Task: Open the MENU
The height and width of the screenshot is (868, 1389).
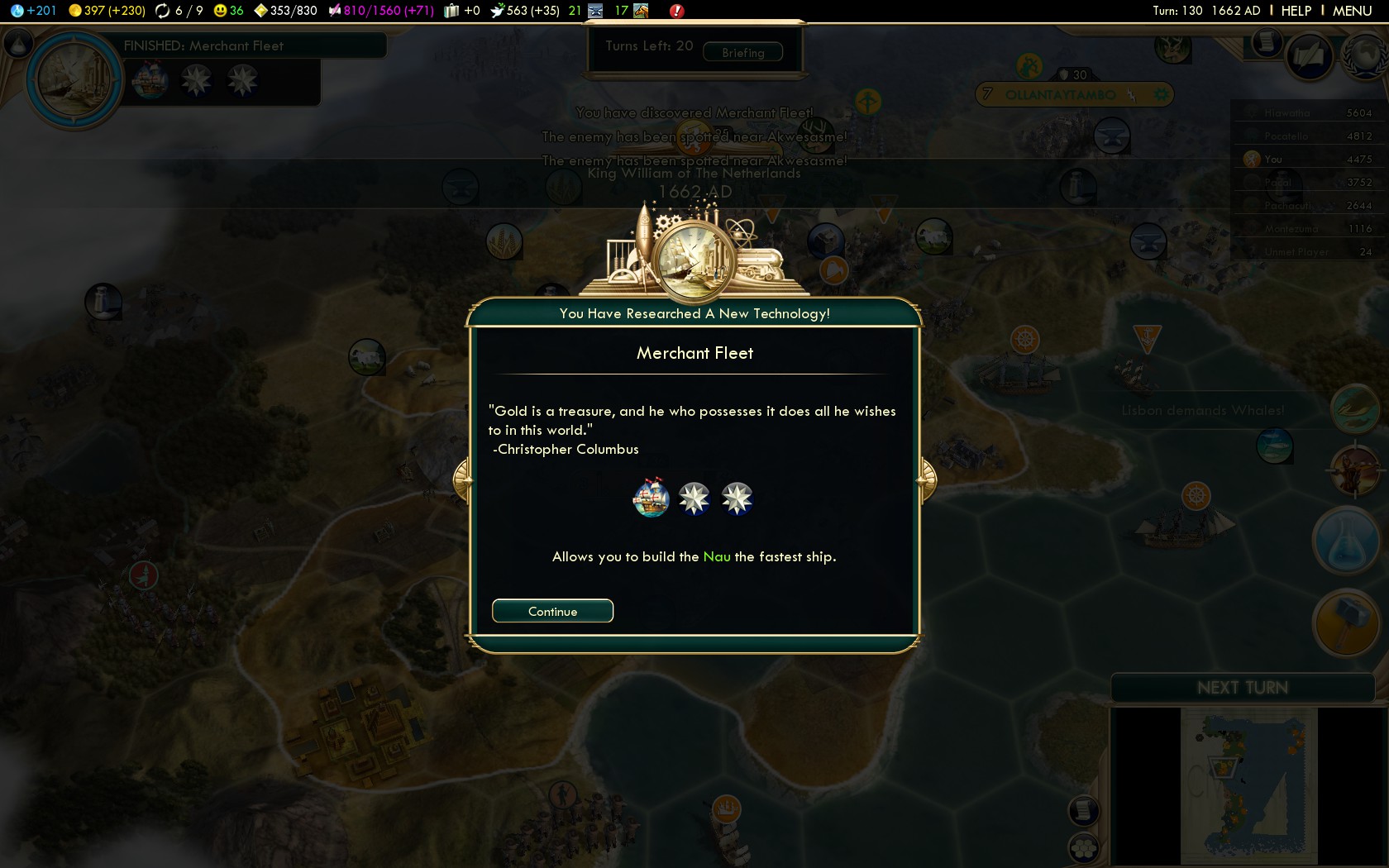Action: click(x=1352, y=11)
